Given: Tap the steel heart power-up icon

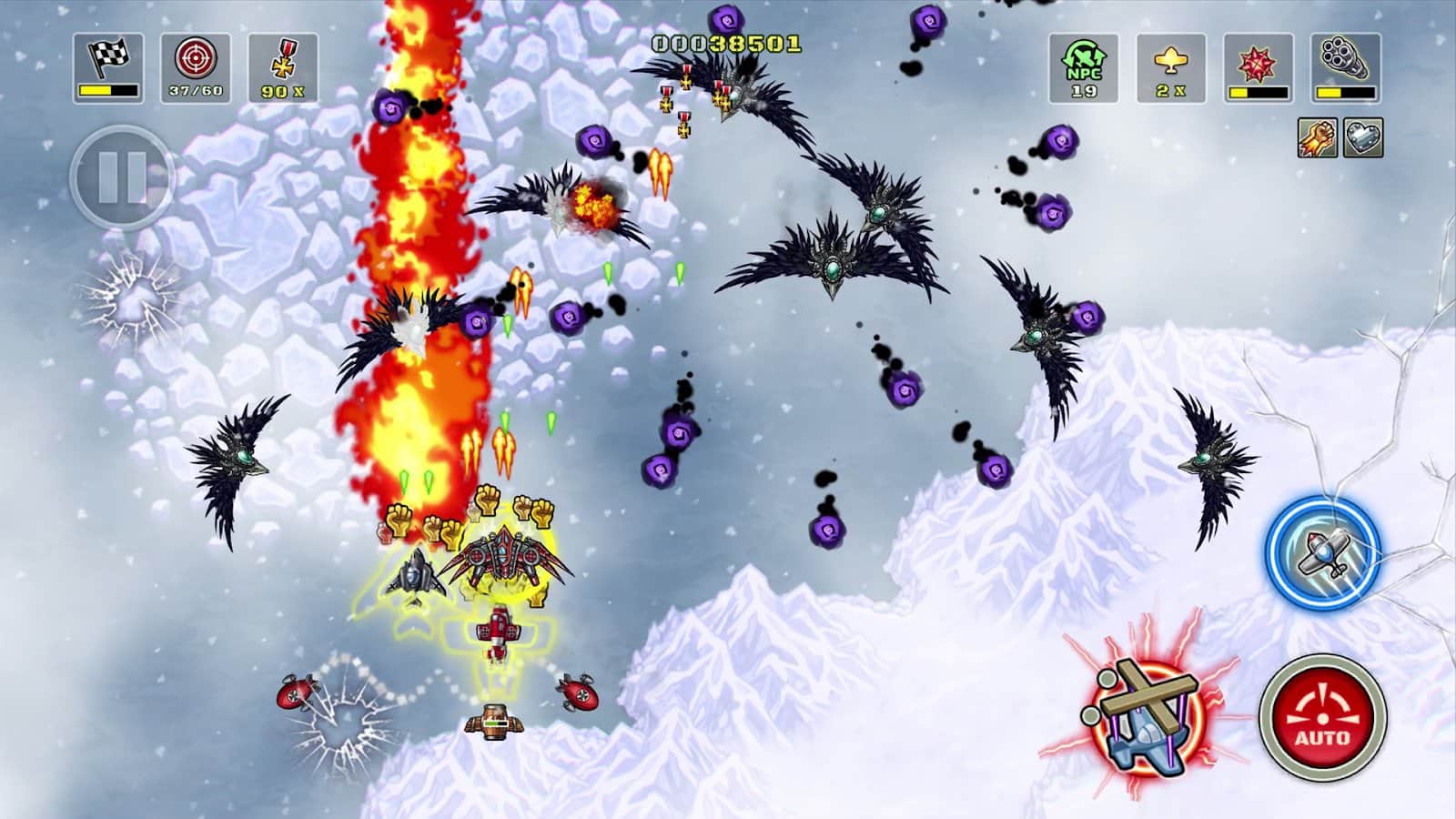Looking at the screenshot, I should pyautogui.click(x=1362, y=138).
